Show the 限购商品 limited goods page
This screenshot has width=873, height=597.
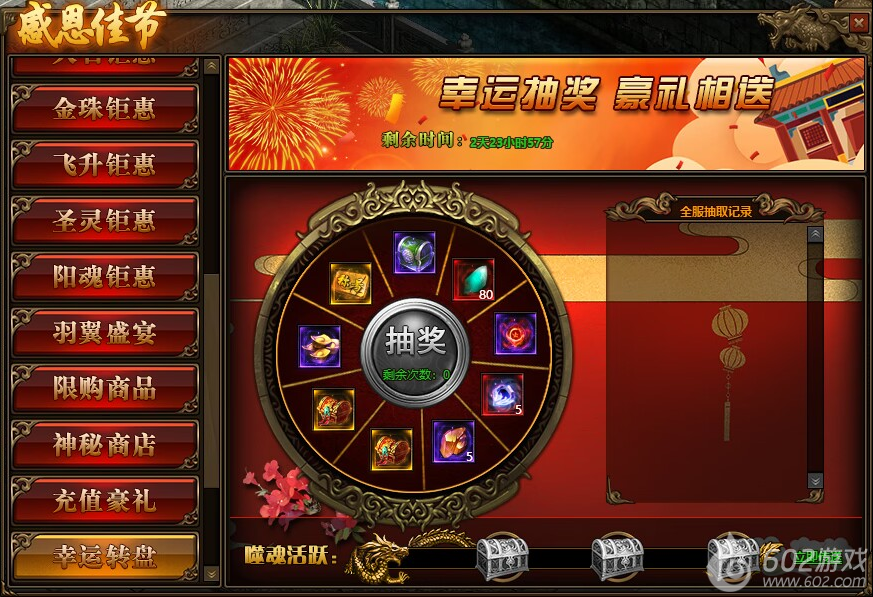pos(104,389)
